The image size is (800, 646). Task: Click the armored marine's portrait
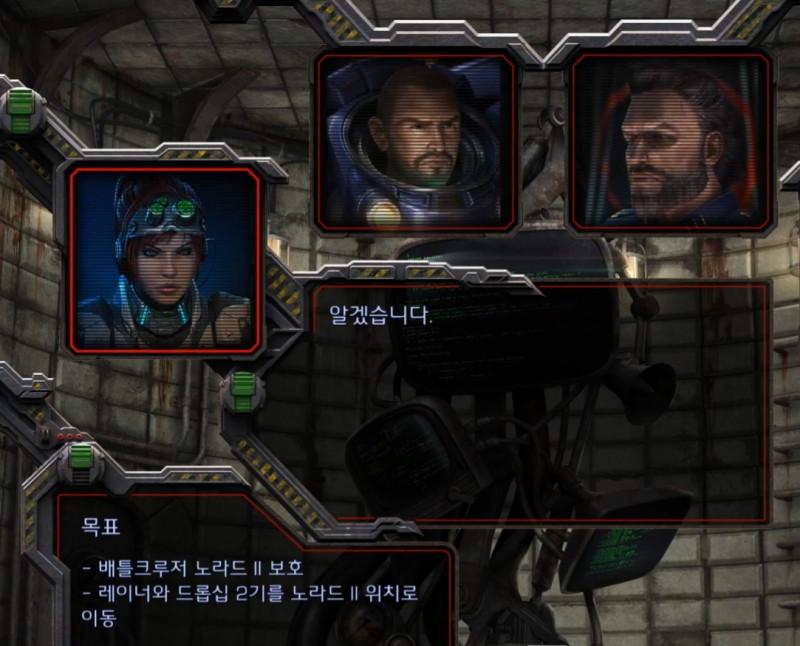click(416, 141)
